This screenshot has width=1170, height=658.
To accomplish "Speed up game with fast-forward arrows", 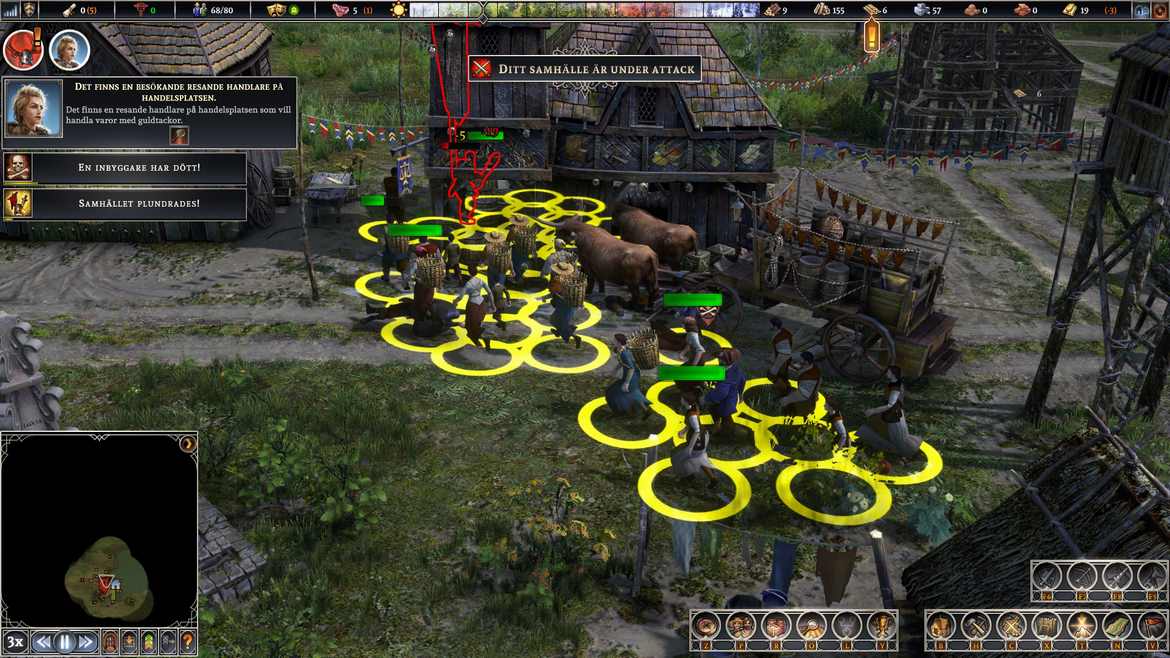I will pyautogui.click(x=87, y=642).
